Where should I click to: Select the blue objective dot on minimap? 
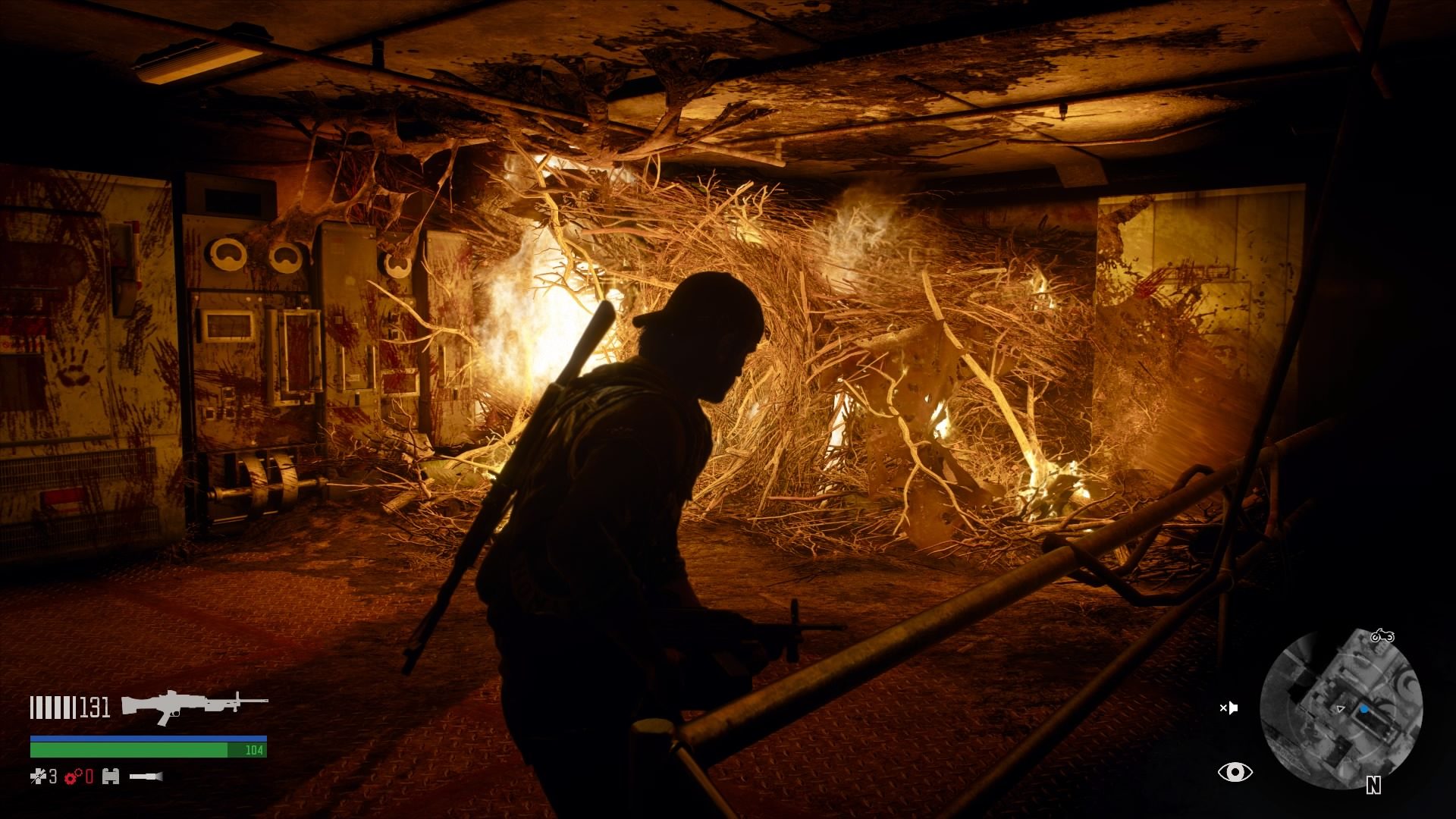1364,709
